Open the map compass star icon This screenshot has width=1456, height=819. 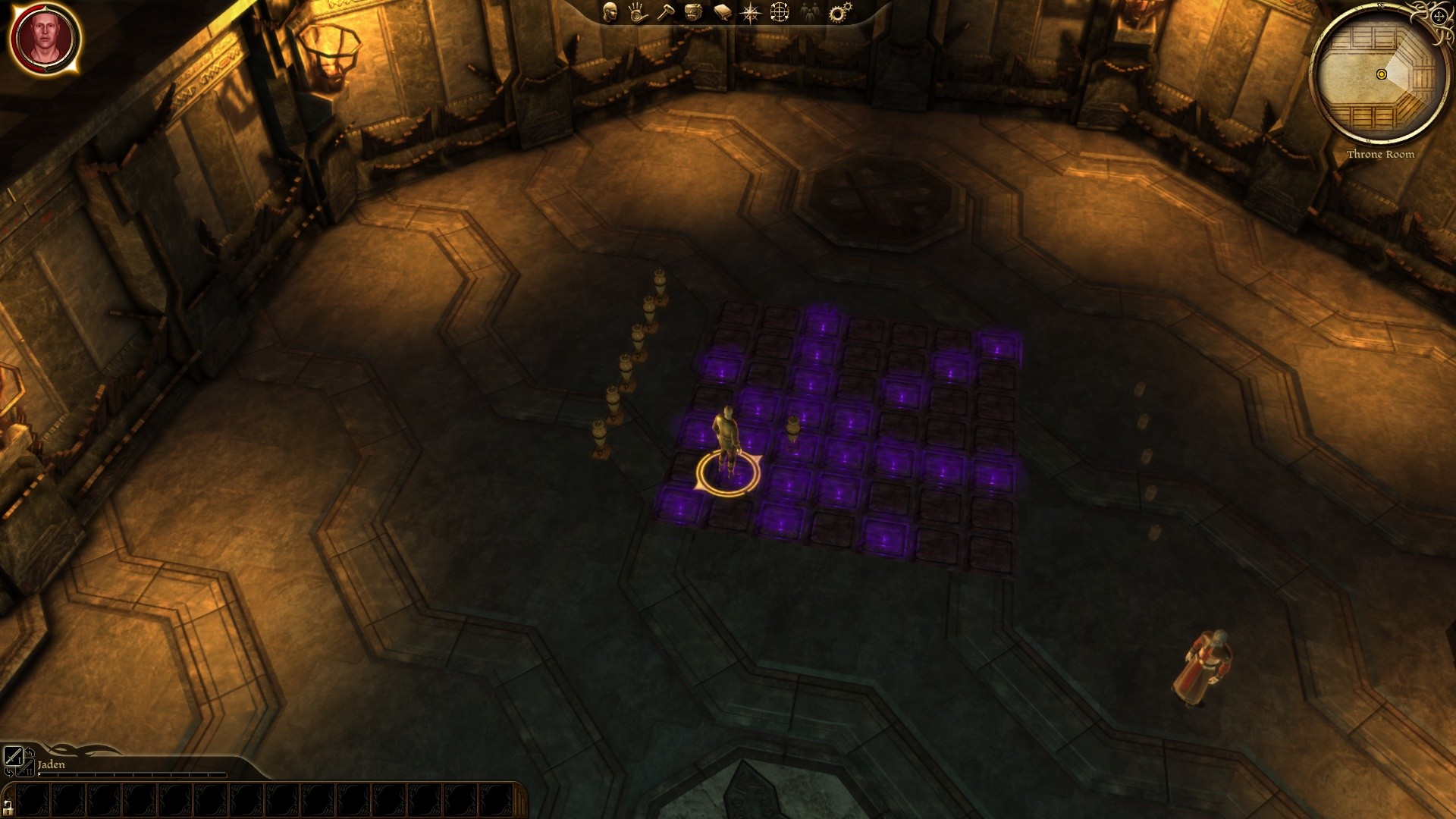(x=751, y=13)
